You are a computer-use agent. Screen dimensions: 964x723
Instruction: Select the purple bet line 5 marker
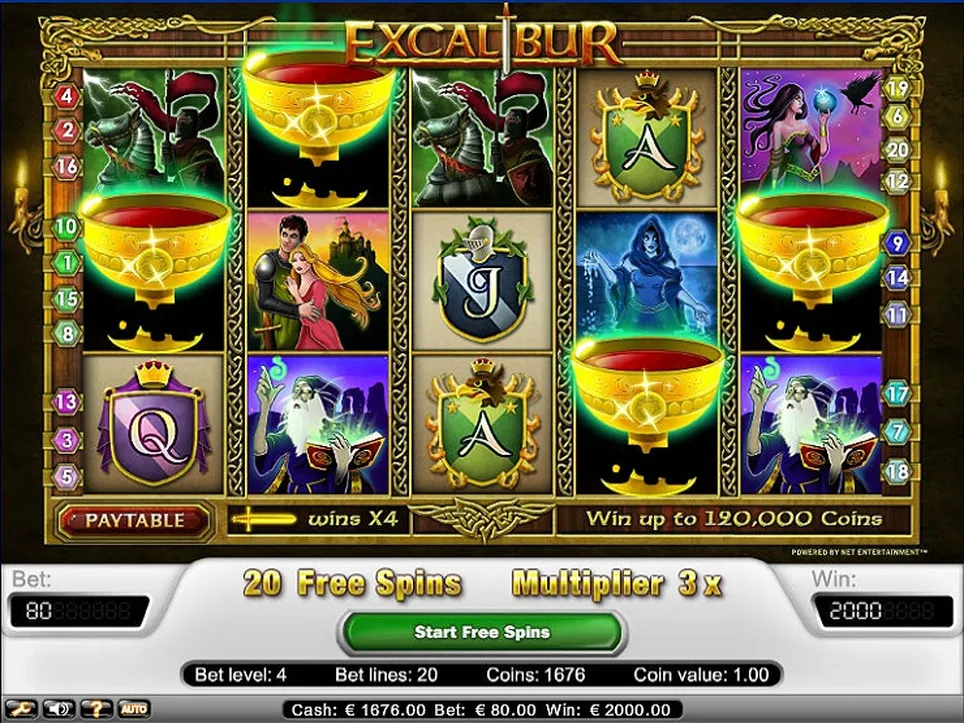[x=67, y=477]
